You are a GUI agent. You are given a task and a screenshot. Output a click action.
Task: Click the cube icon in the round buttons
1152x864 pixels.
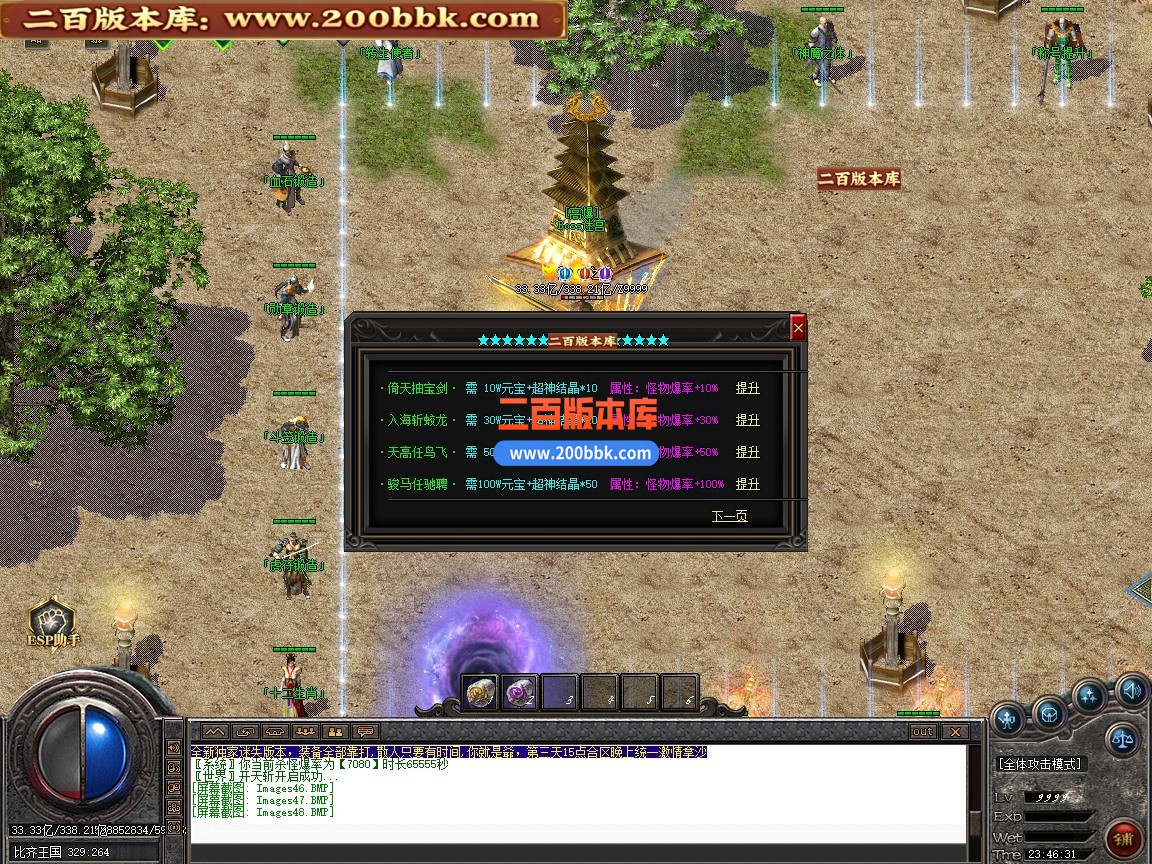tap(1048, 714)
